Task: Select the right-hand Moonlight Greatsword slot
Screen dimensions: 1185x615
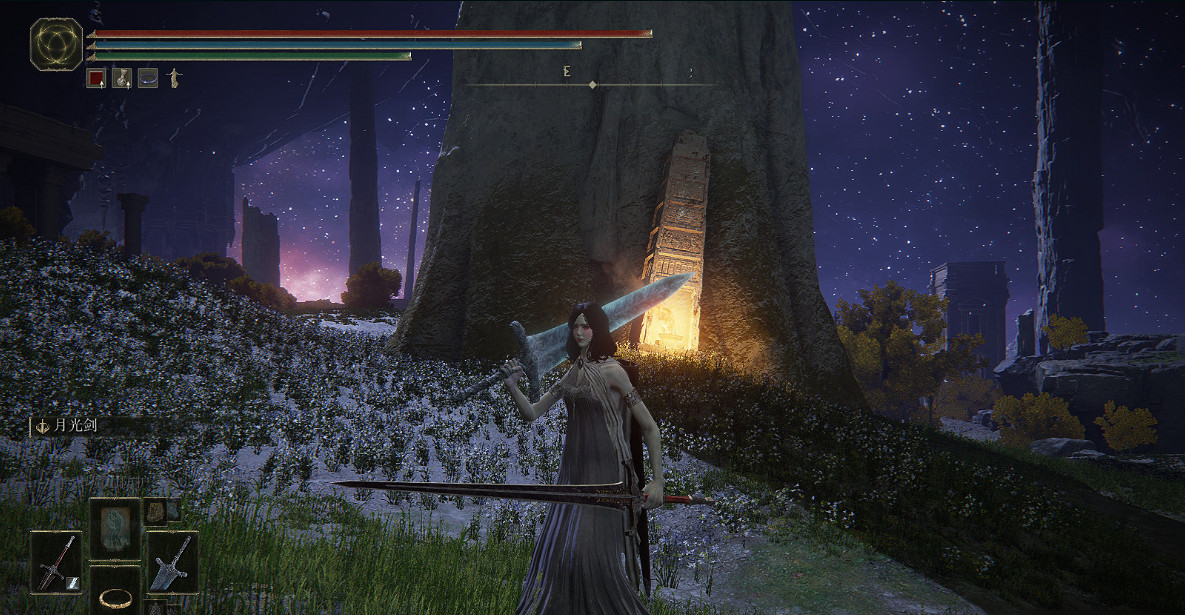Action: (x=172, y=562)
